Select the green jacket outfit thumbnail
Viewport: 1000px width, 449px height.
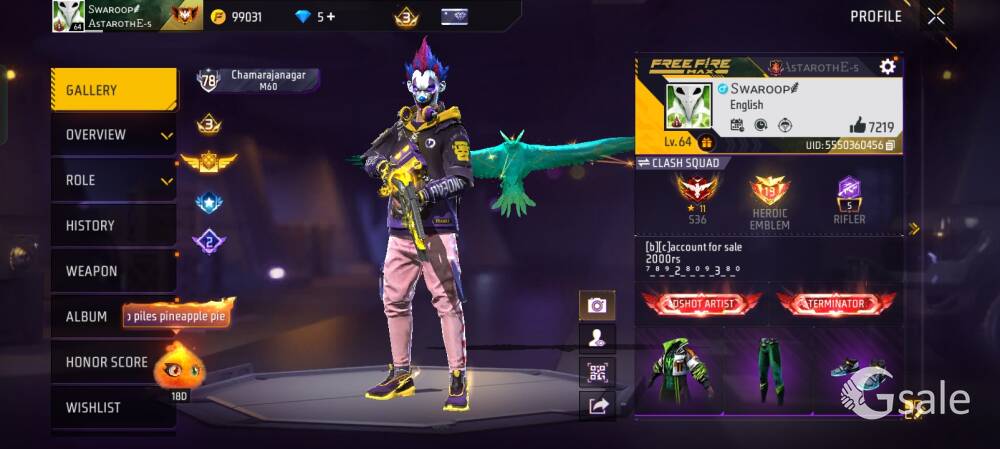pyautogui.click(x=681, y=368)
